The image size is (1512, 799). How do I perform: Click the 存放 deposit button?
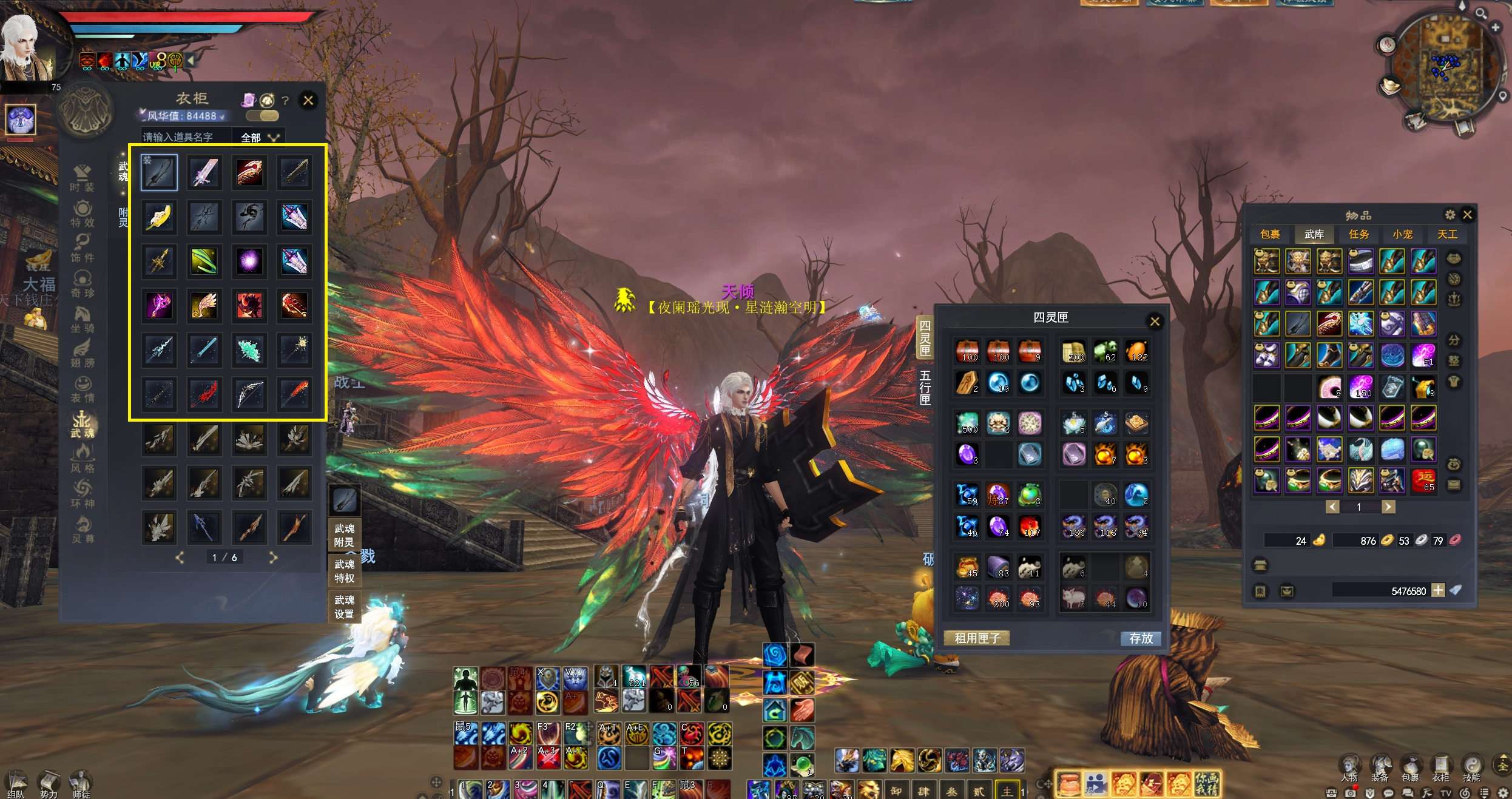(x=1141, y=638)
